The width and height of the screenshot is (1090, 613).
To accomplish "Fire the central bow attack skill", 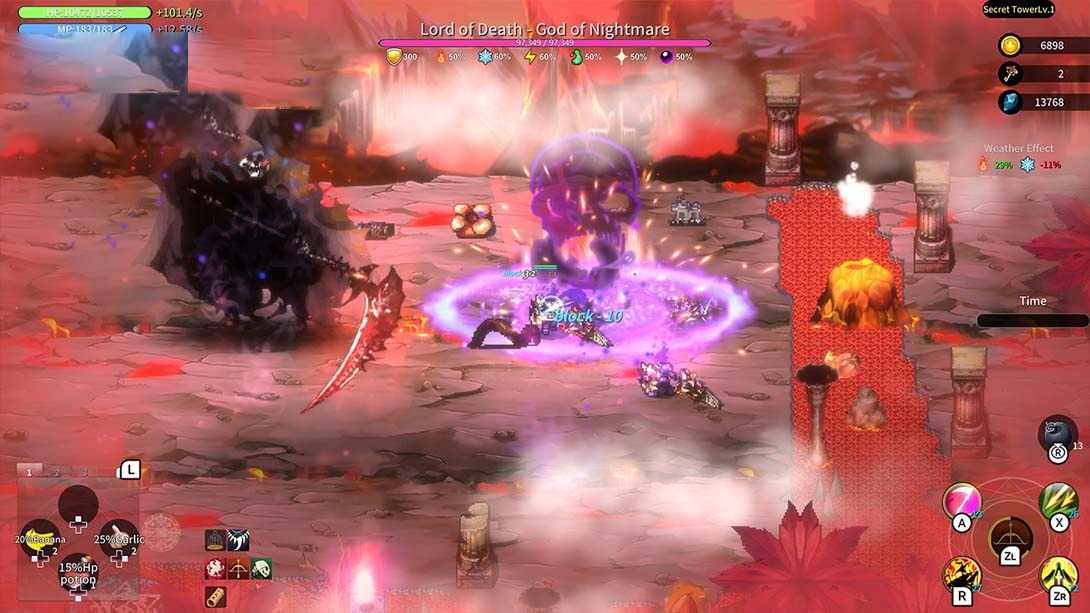I will point(1010,540).
